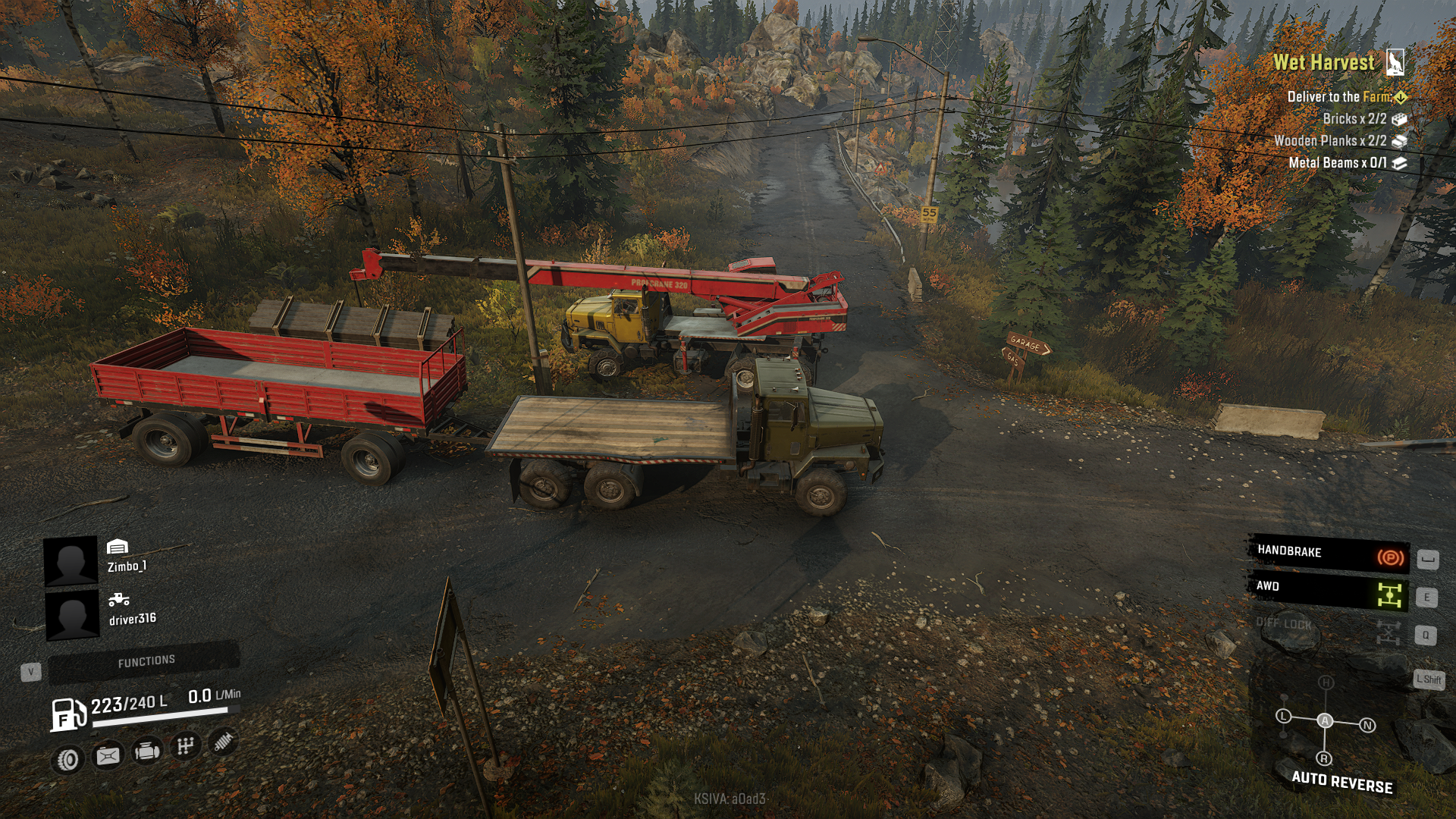Toggle the AWD drive mode
This screenshot has width=1456, height=819.
click(1328, 591)
